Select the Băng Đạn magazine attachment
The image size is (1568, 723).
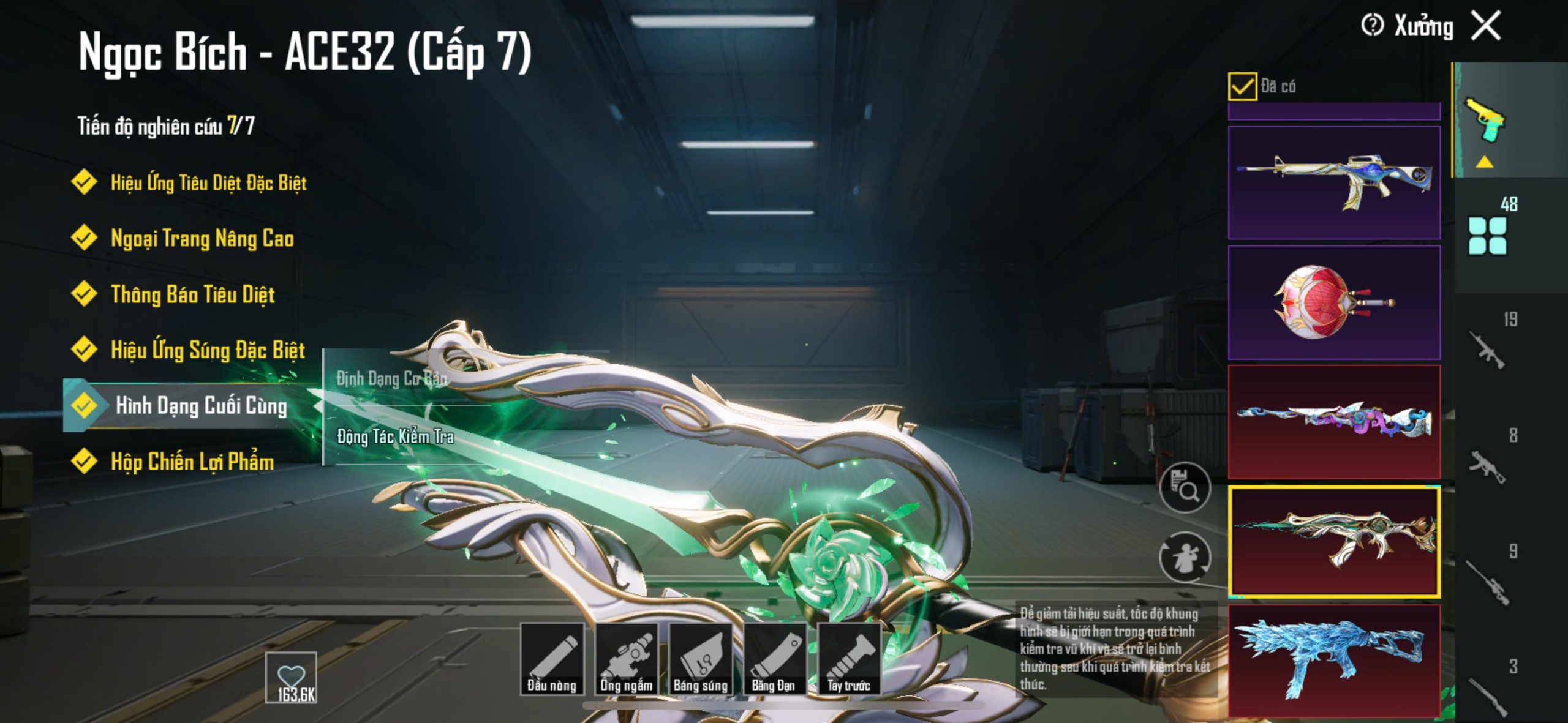[x=774, y=659]
